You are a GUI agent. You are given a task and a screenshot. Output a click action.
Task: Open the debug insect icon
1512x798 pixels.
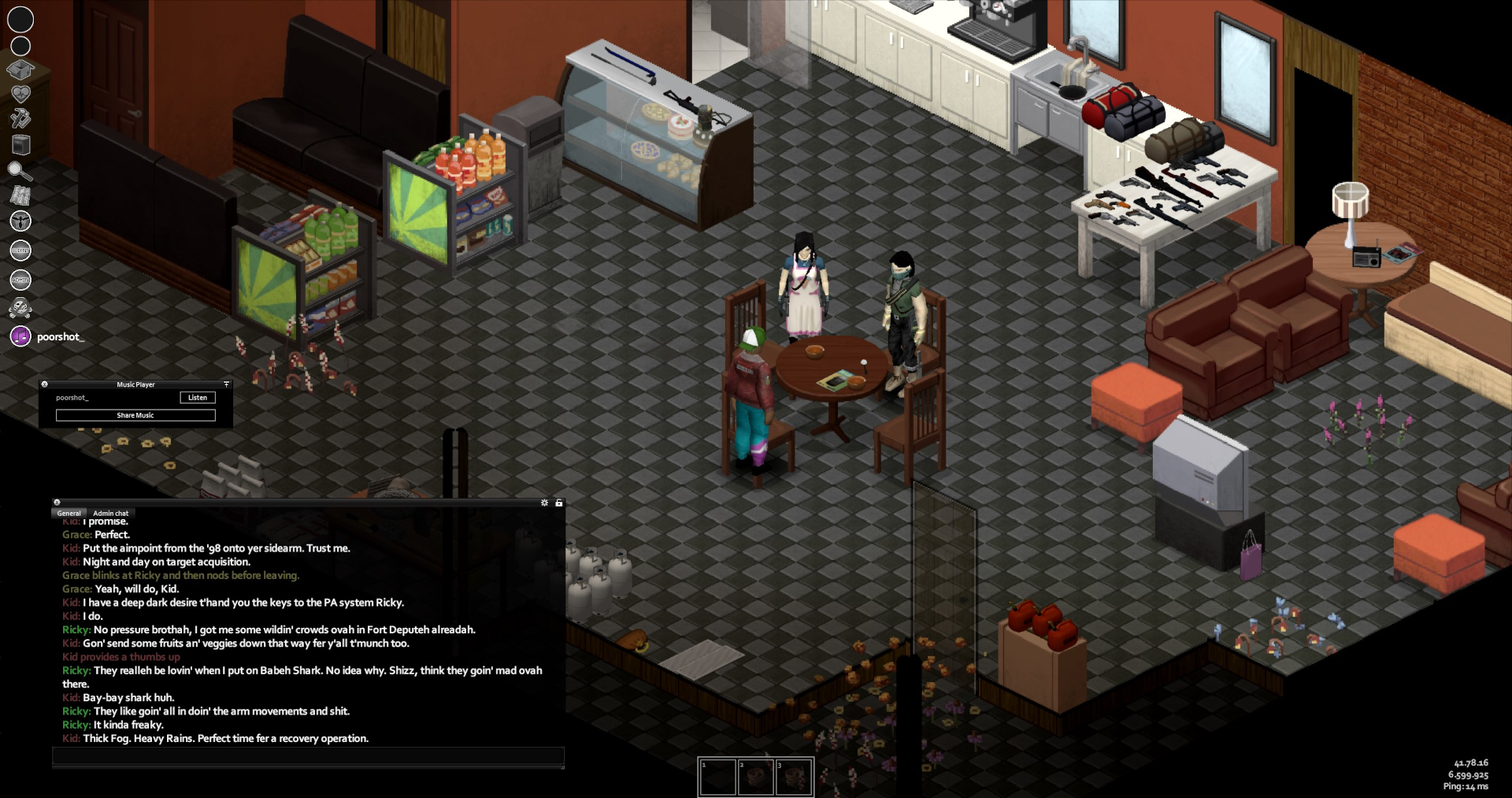[x=20, y=221]
